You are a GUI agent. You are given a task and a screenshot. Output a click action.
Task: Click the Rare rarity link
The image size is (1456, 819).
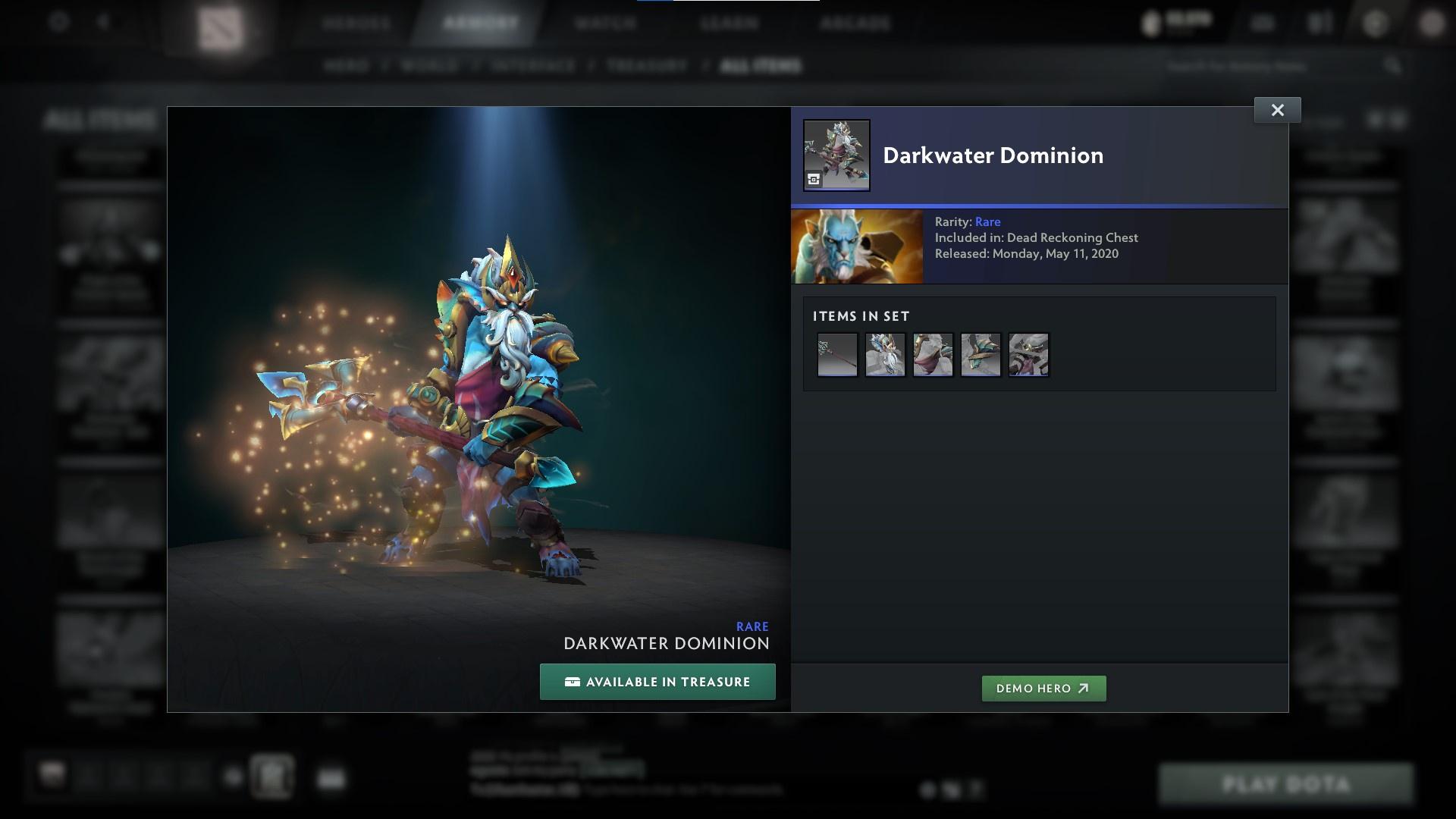[x=988, y=221]
